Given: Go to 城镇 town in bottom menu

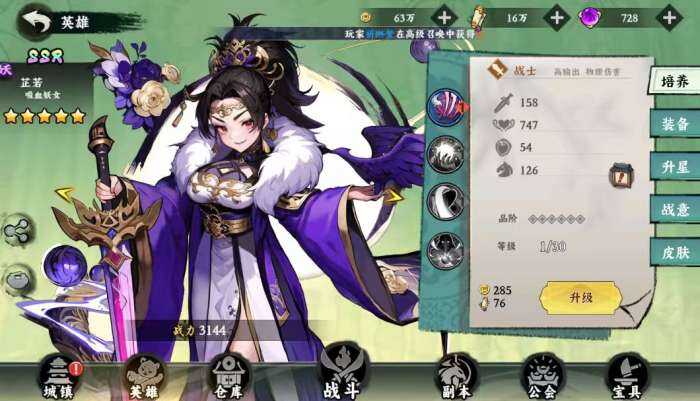Looking at the screenshot, I should 60,379.
